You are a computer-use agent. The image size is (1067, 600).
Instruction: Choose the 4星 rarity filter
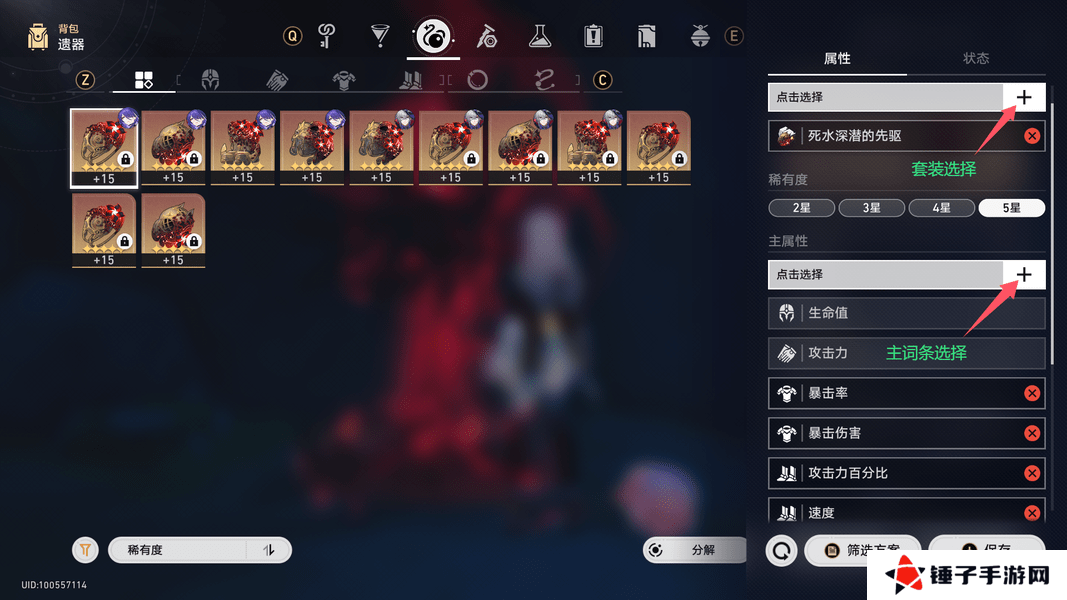(x=941, y=208)
